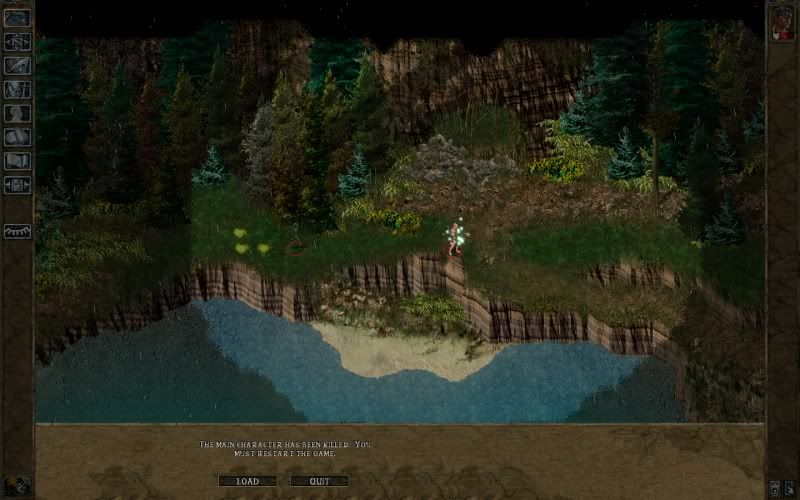800x500 pixels.
Task: Click the closed-eye rest icon
Action: tap(17, 231)
